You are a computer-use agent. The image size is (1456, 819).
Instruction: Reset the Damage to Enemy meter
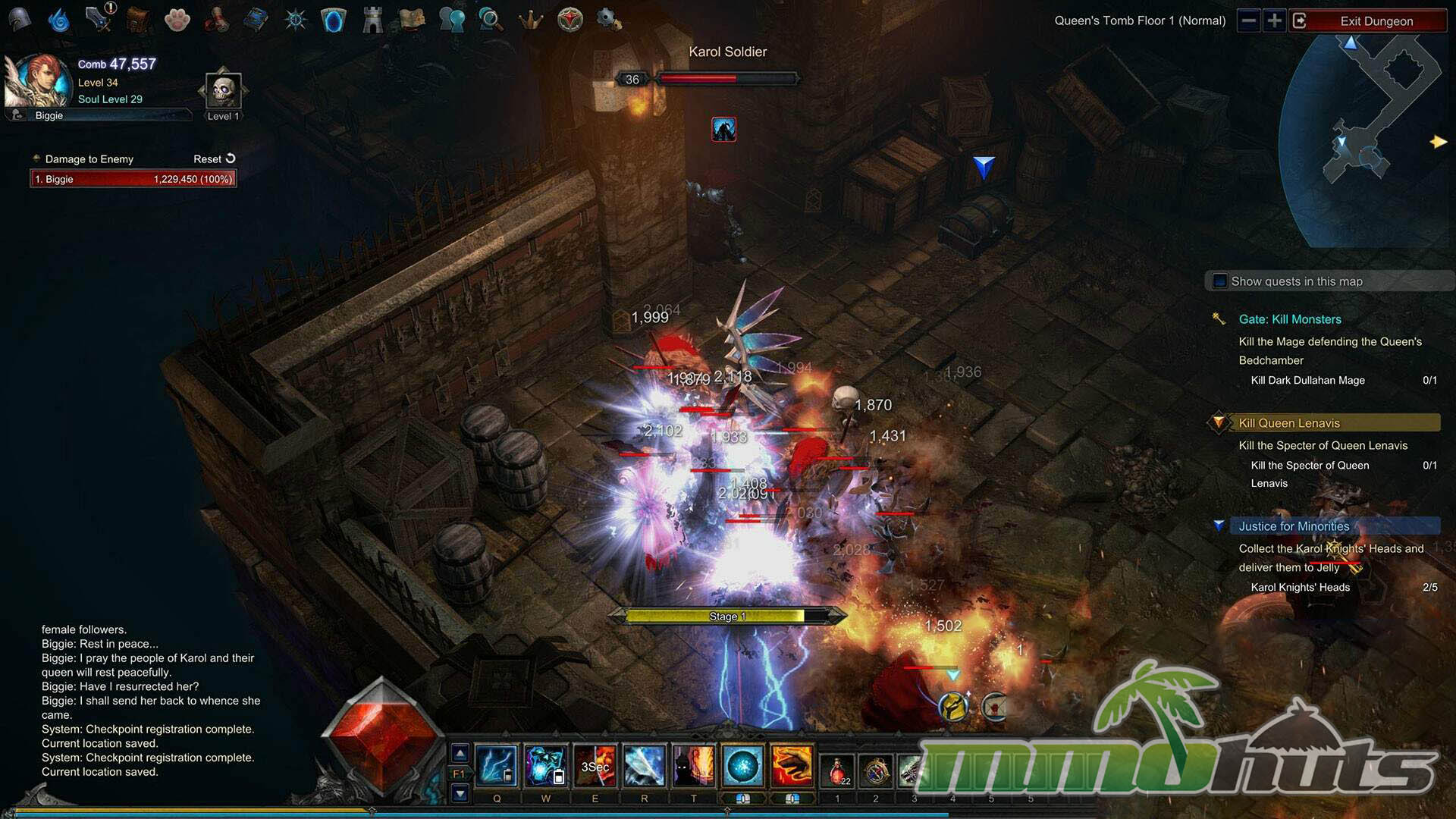point(215,159)
